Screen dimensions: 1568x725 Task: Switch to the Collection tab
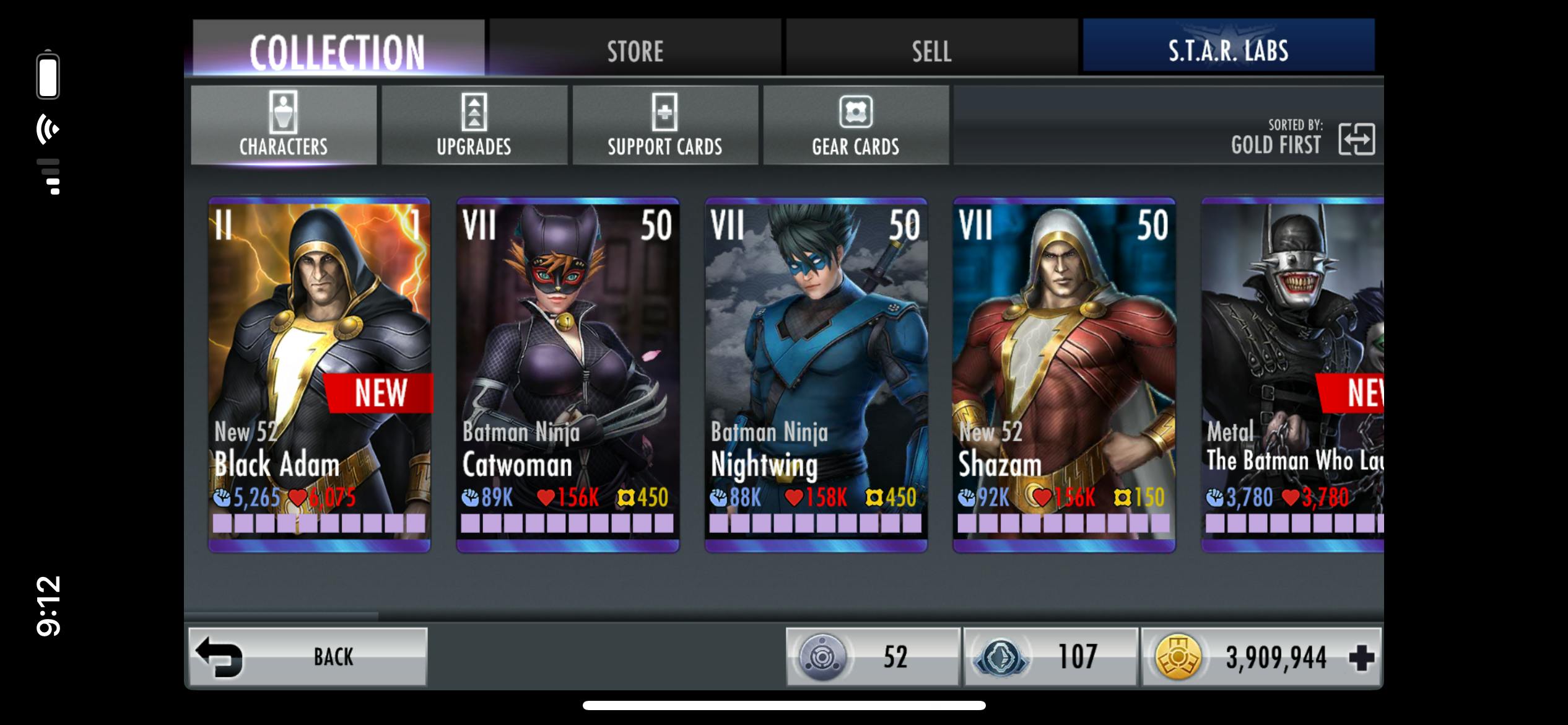338,50
